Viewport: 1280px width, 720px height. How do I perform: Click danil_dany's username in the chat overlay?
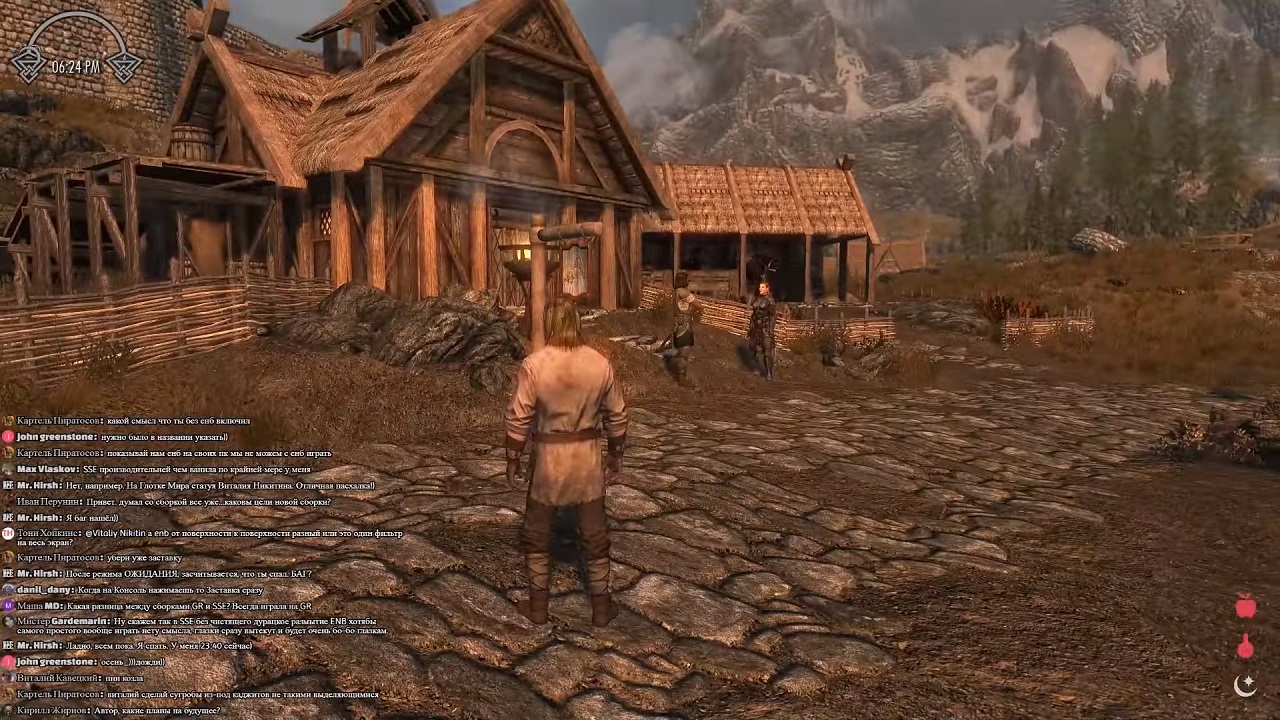pos(46,590)
